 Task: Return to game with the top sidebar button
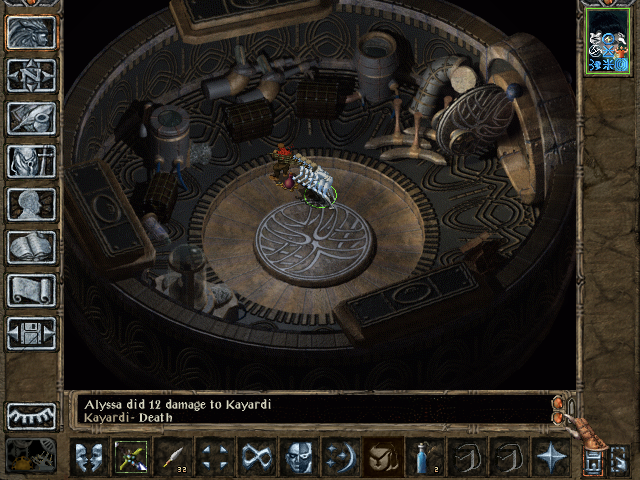tap(31, 33)
